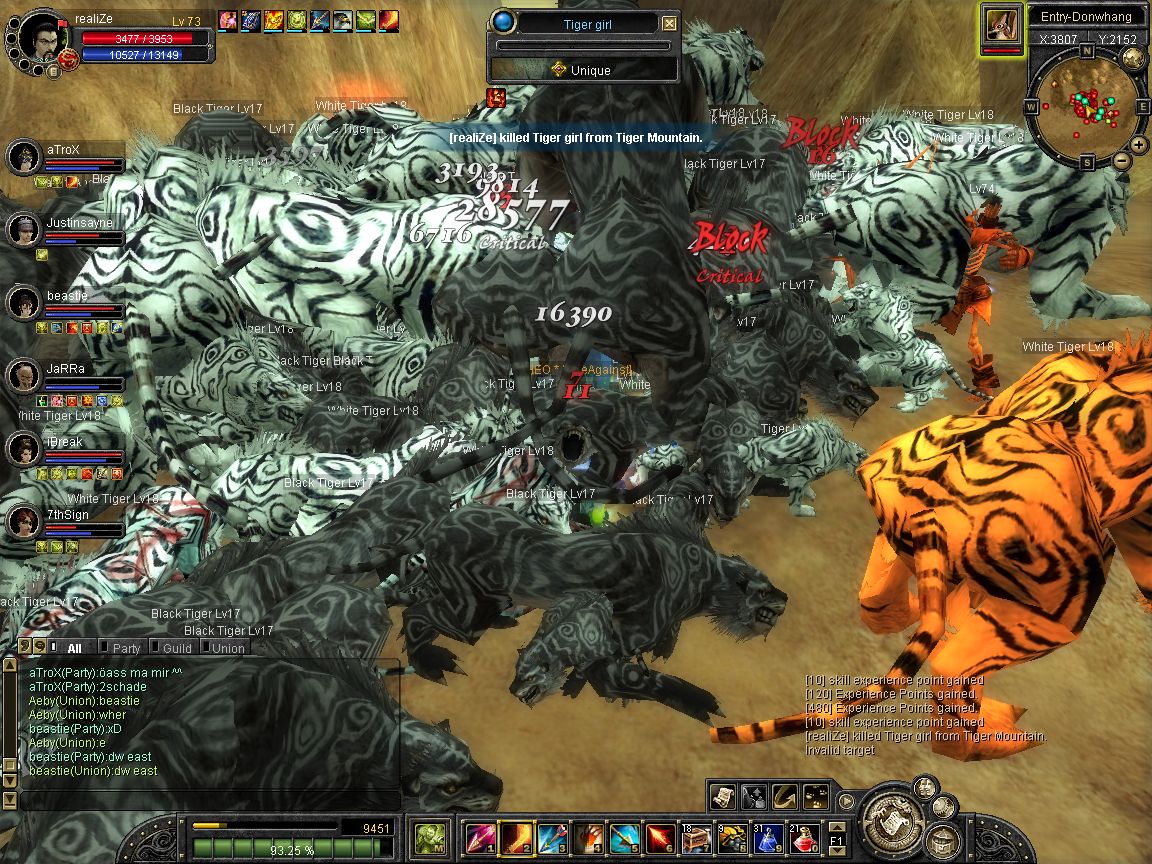Select party member JaRRa
1152x864 pixels.
pyautogui.click(x=24, y=376)
